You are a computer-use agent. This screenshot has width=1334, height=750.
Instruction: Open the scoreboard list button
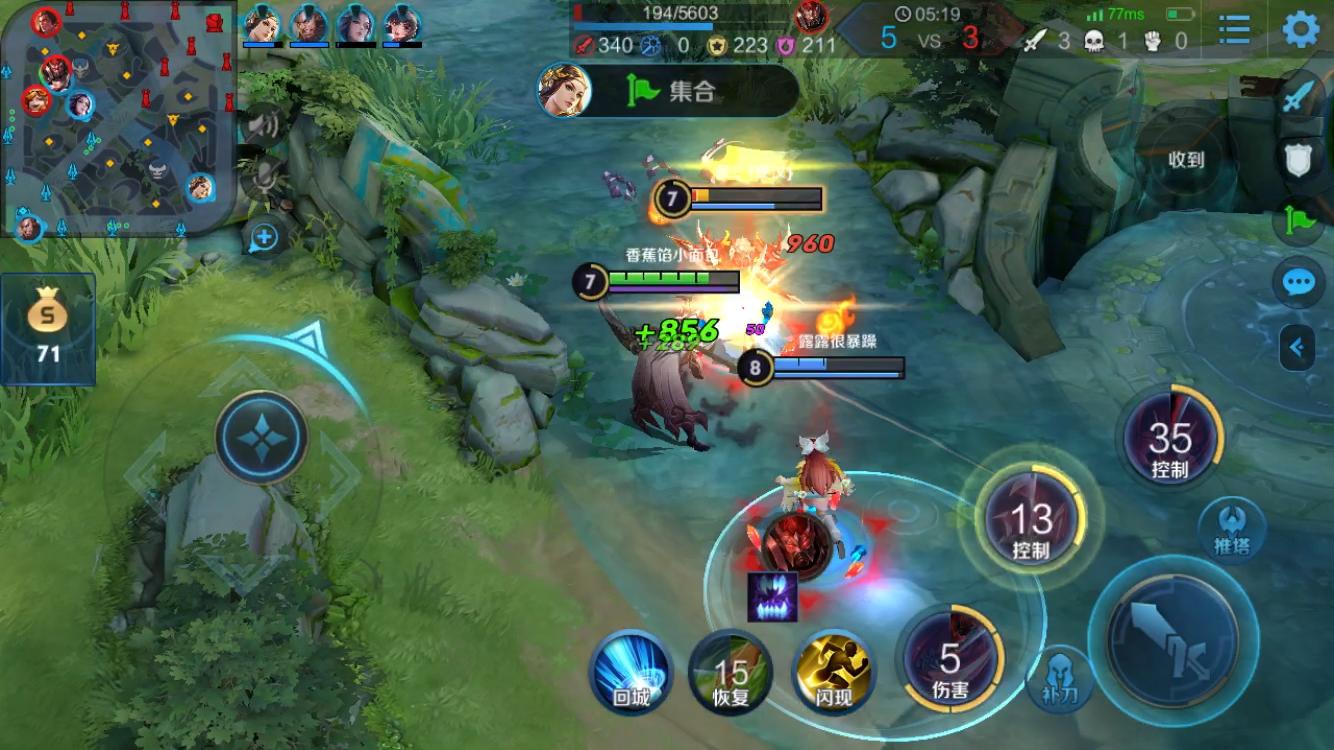click(x=1234, y=29)
